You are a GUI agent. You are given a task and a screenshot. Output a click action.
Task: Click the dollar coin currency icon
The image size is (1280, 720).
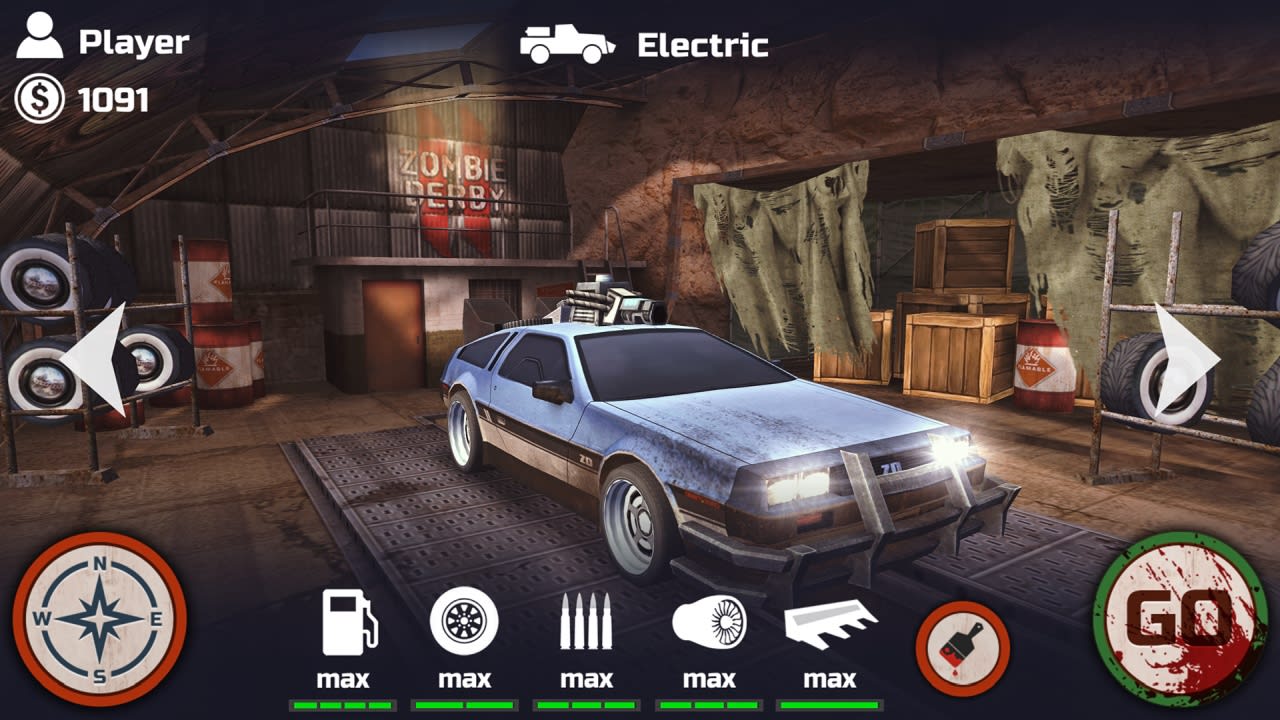pyautogui.click(x=38, y=98)
